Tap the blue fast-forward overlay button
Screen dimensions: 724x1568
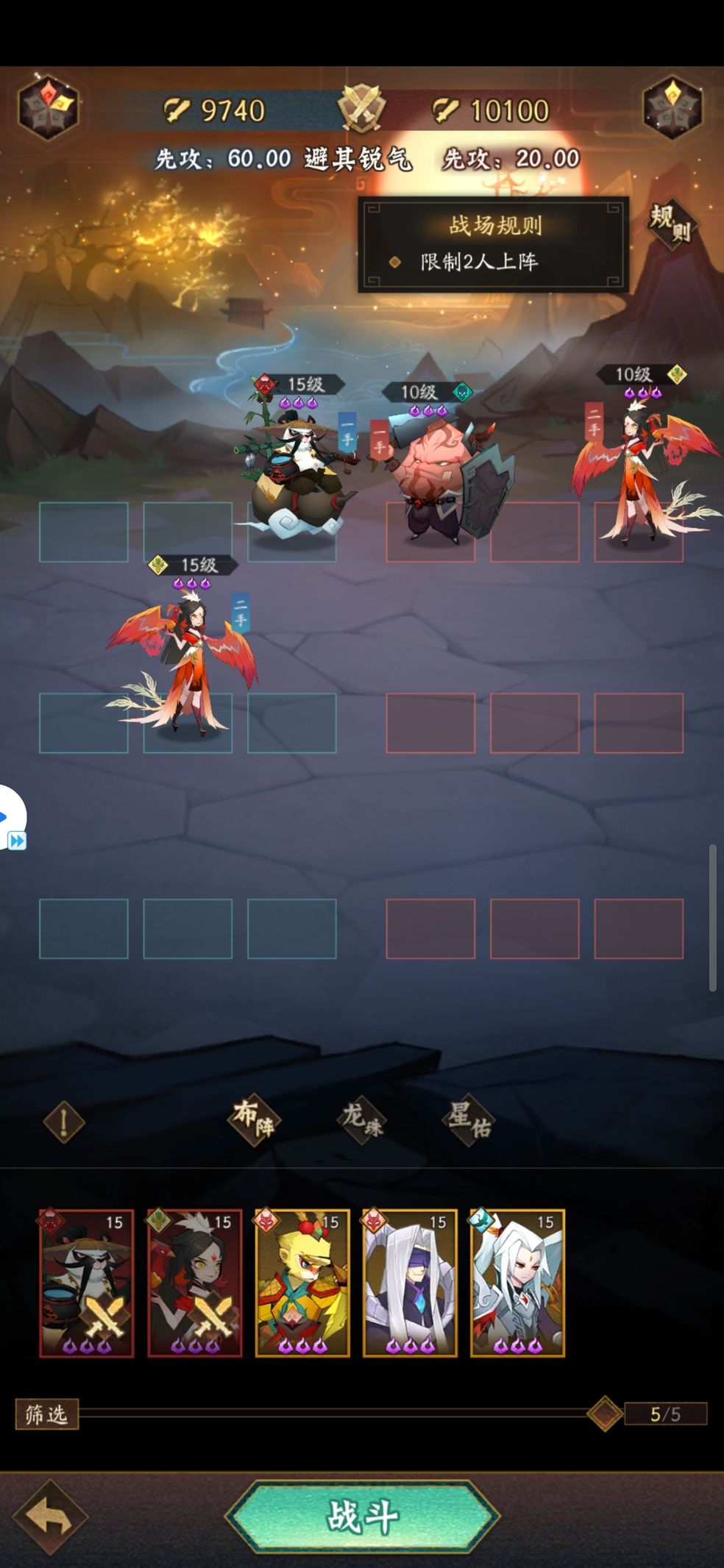point(16,840)
